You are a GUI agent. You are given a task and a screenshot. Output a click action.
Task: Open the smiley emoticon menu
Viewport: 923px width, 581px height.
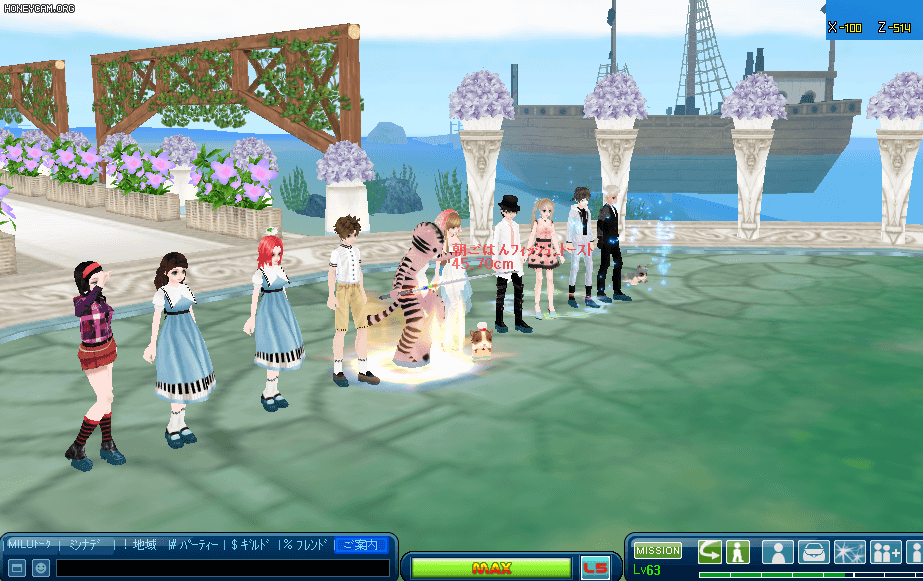click(x=40, y=568)
